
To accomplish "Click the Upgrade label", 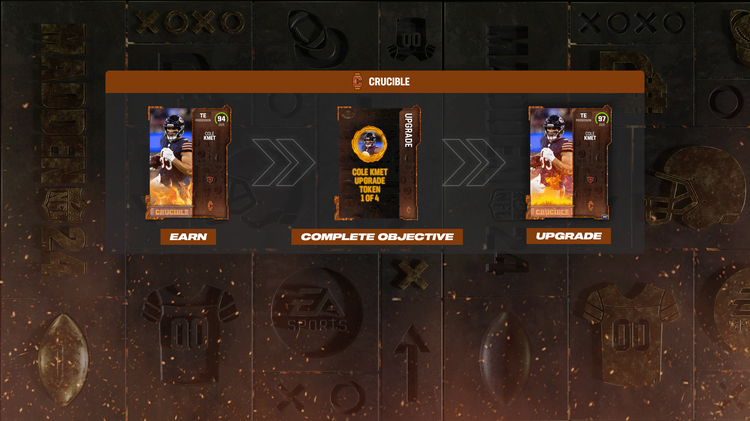I will pyautogui.click(x=569, y=237).
